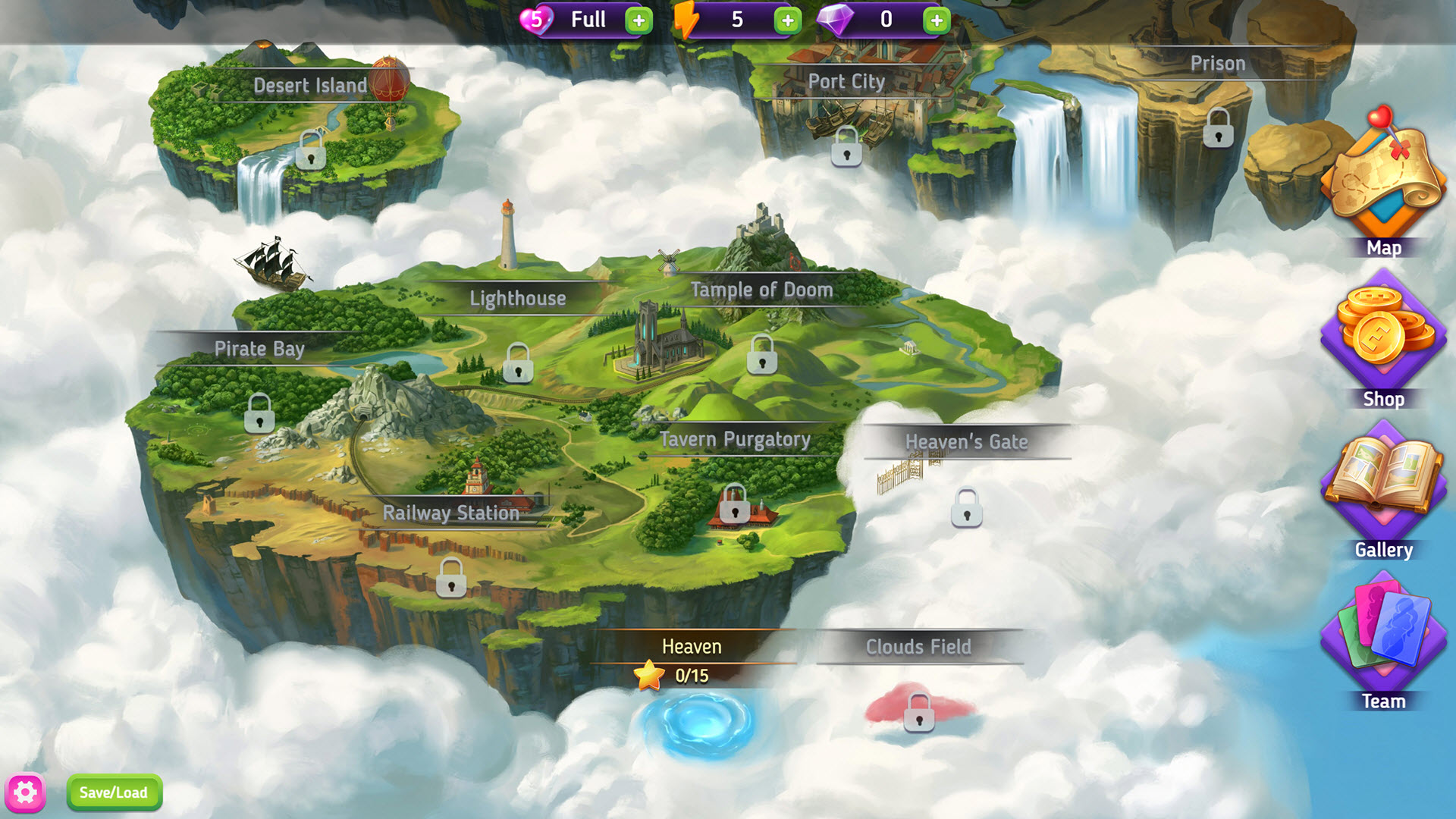Select the locked Clouds Field location
The width and height of the screenshot is (1456, 819).
pos(919,713)
